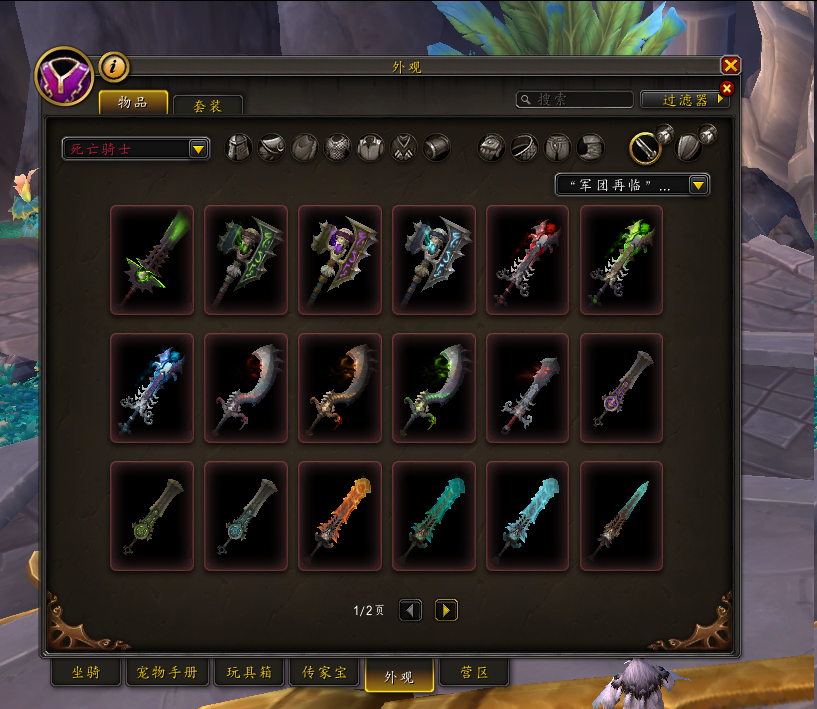Select the 物品 items tab
Image resolution: width=817 pixels, height=709 pixels.
(x=133, y=103)
